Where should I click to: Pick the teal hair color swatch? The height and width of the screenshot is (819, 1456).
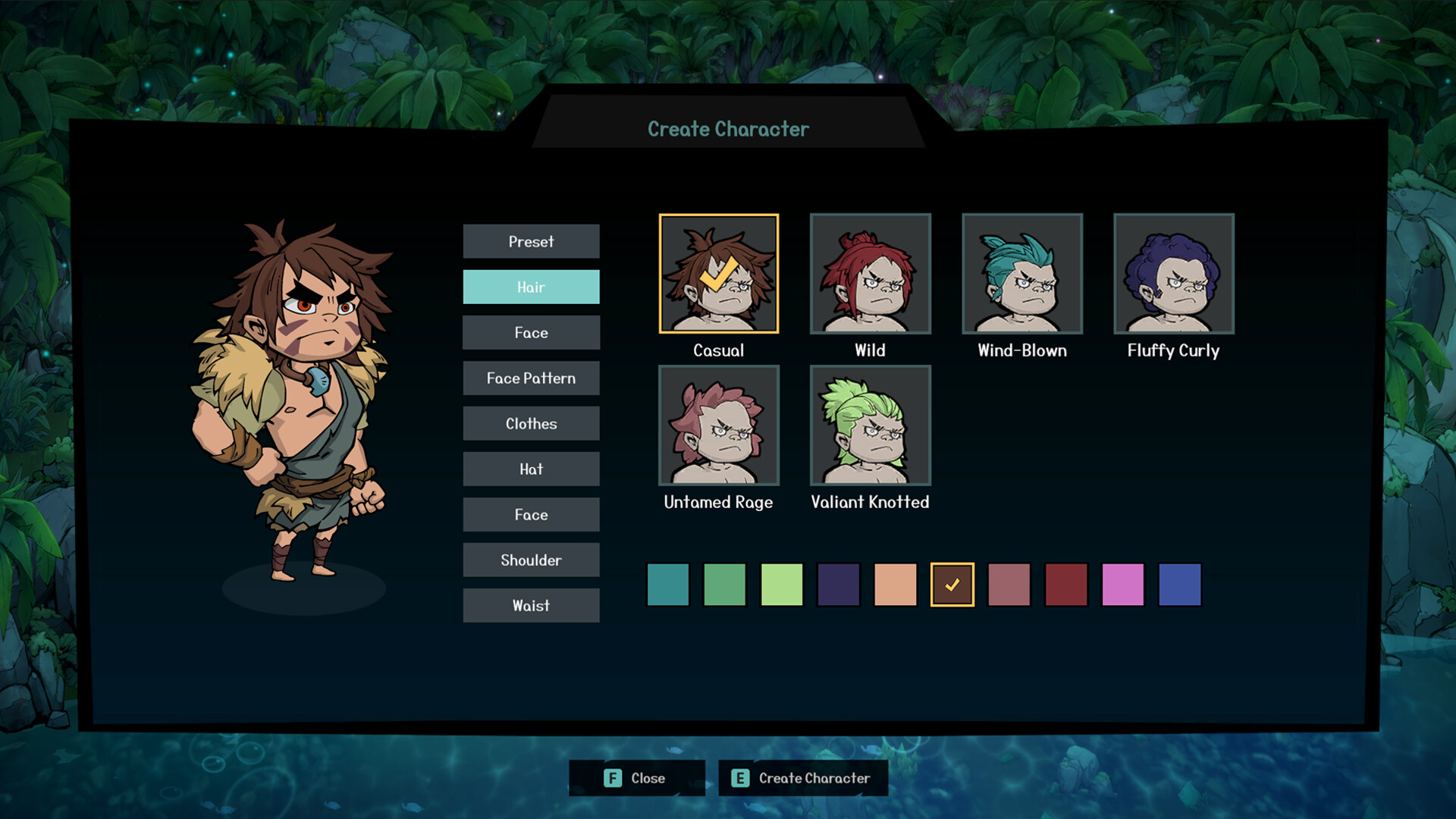click(x=667, y=585)
